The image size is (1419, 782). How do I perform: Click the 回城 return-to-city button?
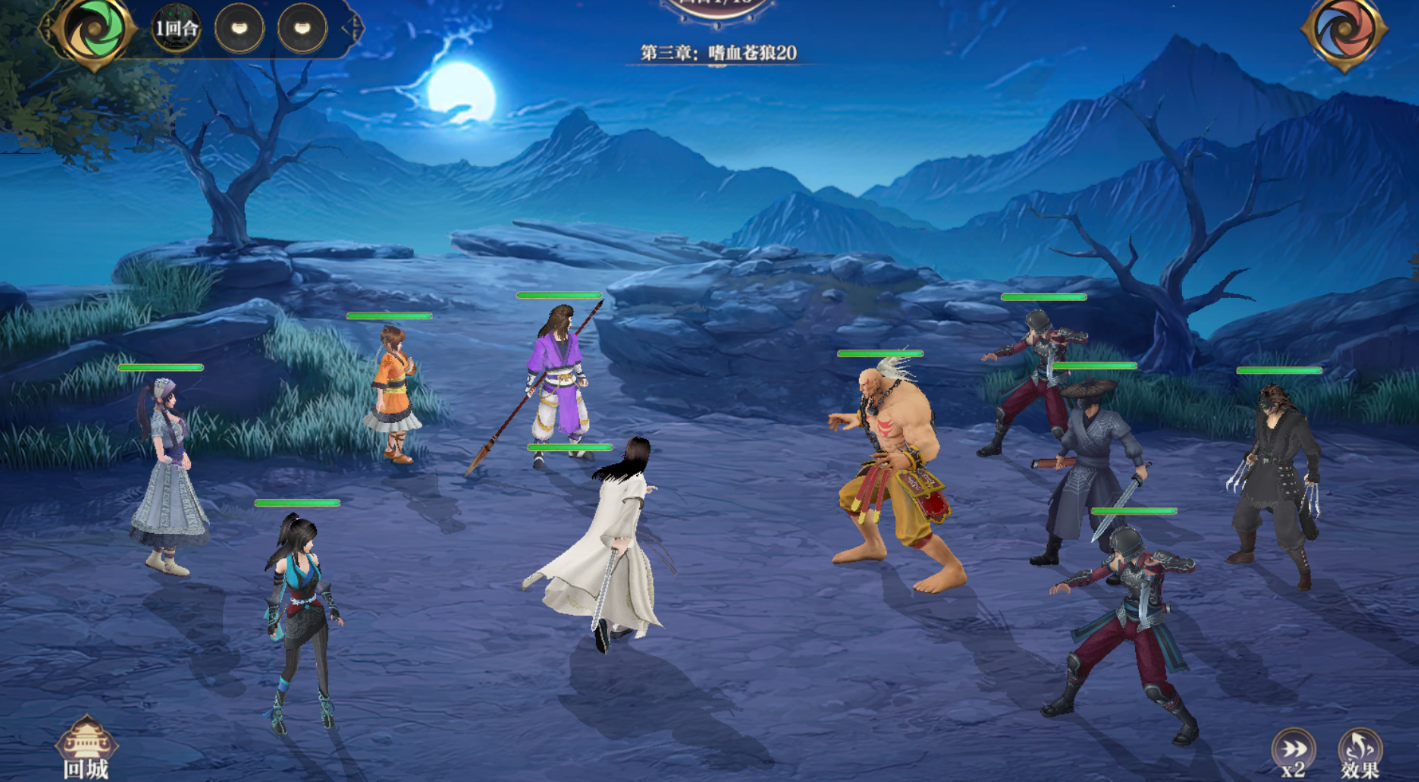click(x=86, y=748)
